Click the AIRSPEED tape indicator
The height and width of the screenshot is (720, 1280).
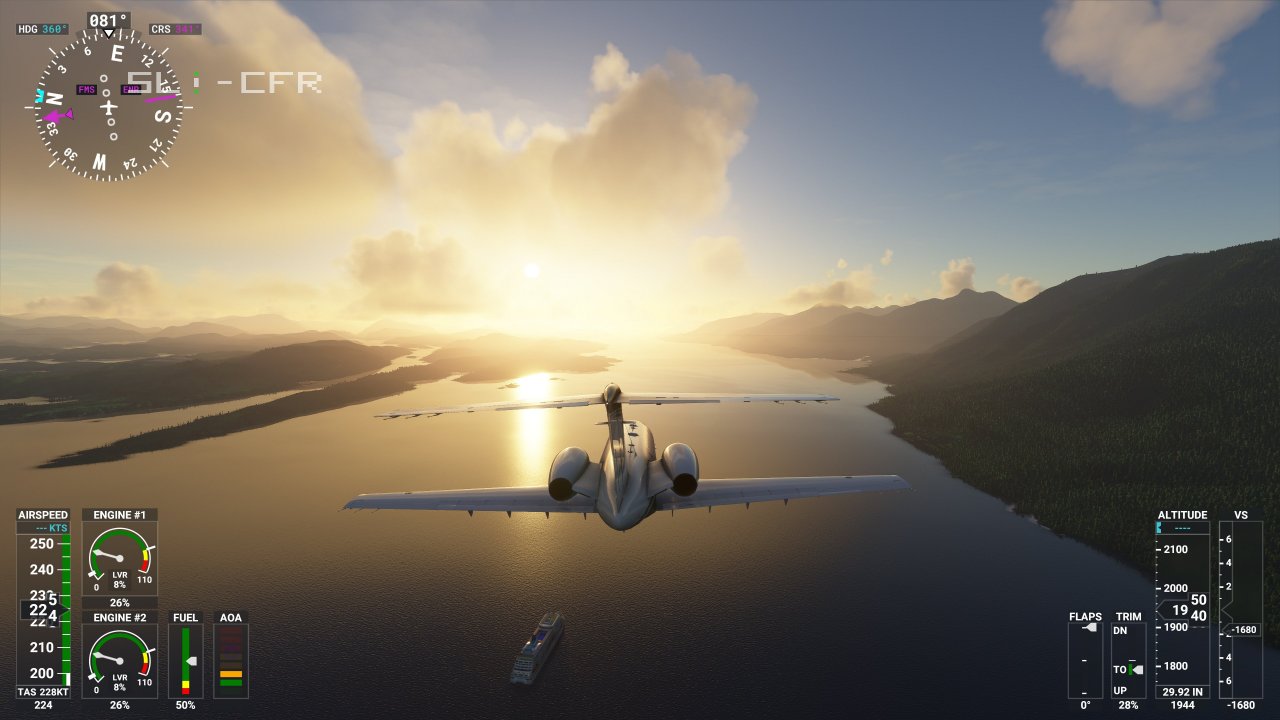[40, 600]
